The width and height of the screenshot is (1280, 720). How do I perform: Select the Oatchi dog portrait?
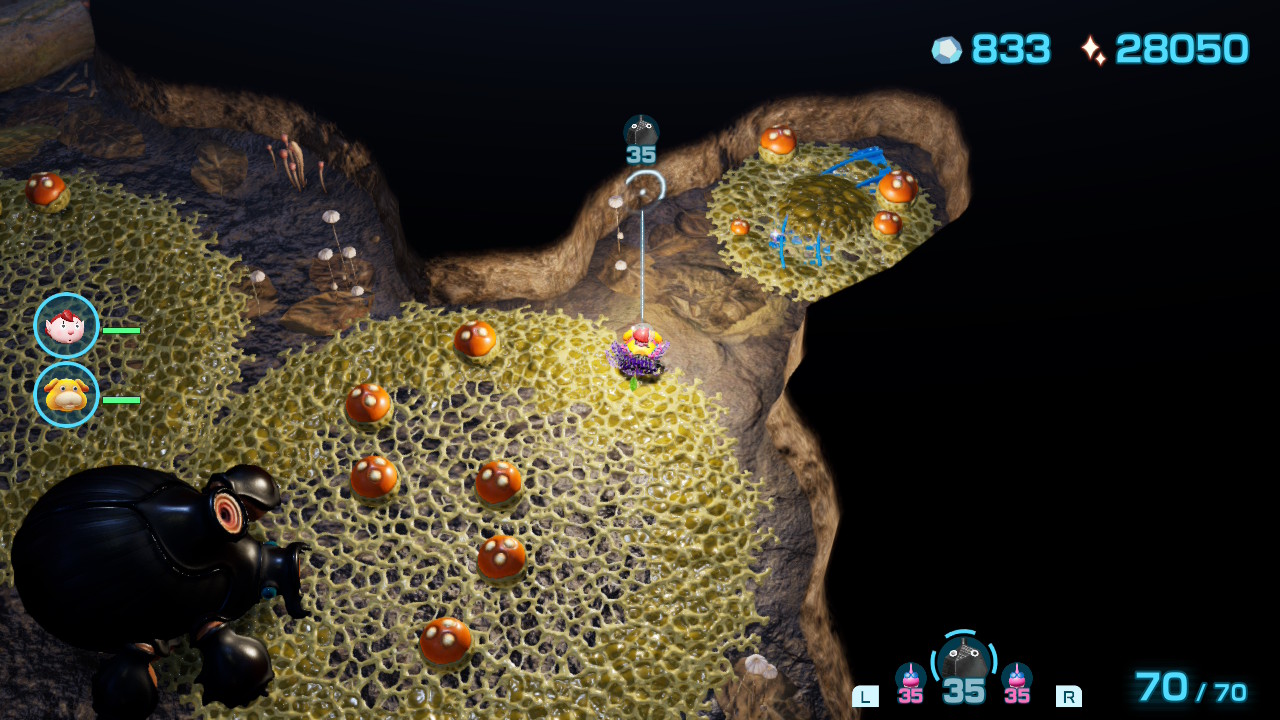tap(66, 395)
